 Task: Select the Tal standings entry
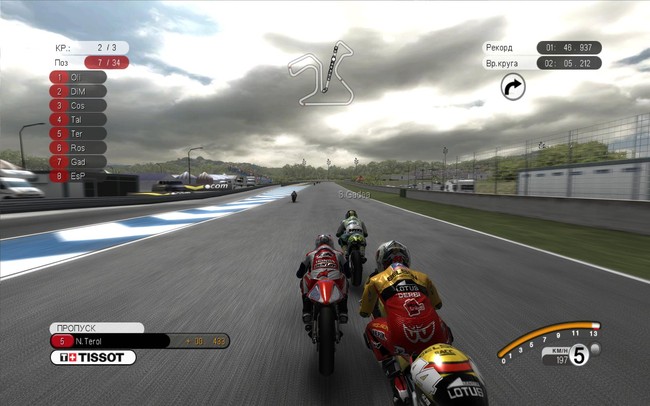(x=78, y=119)
